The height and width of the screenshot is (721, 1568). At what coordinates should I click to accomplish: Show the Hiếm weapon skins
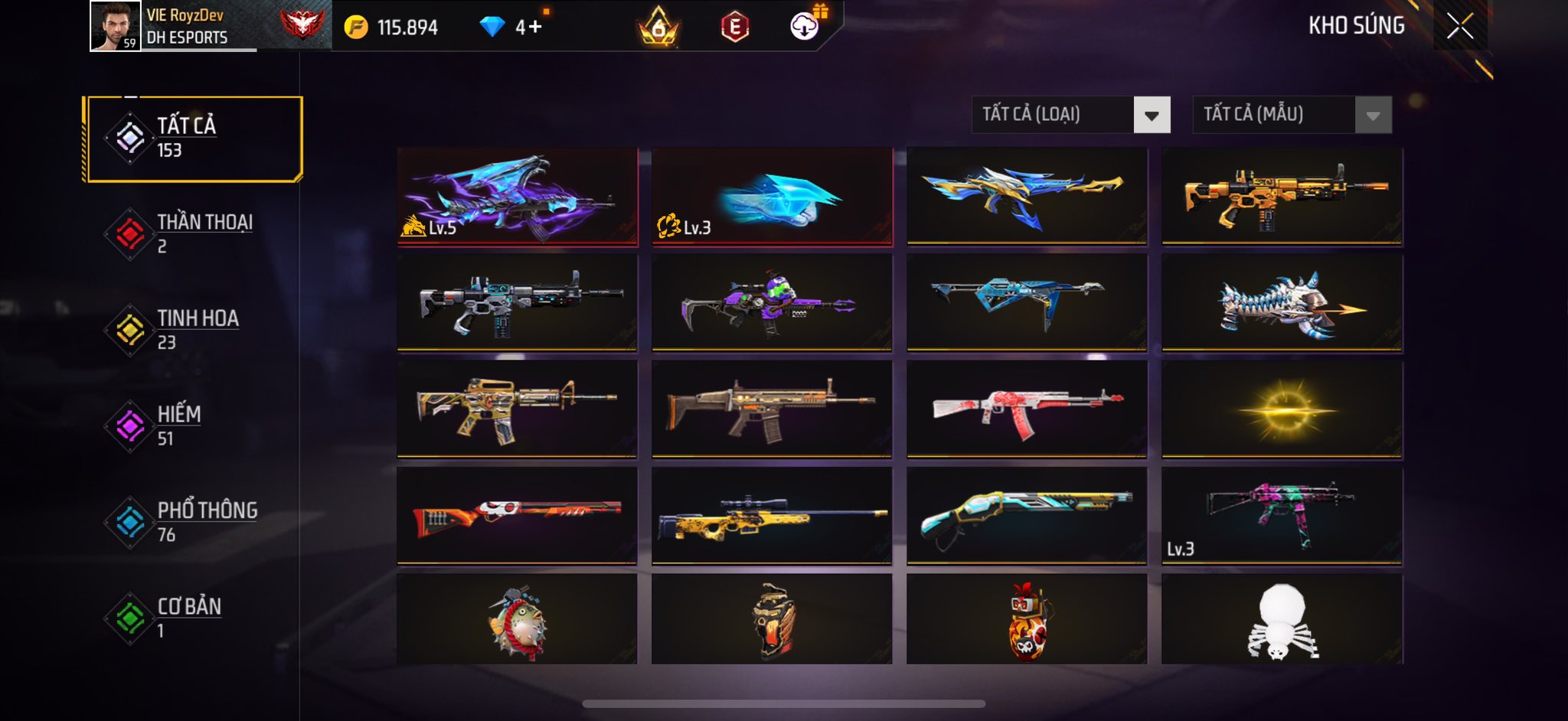coord(191,426)
